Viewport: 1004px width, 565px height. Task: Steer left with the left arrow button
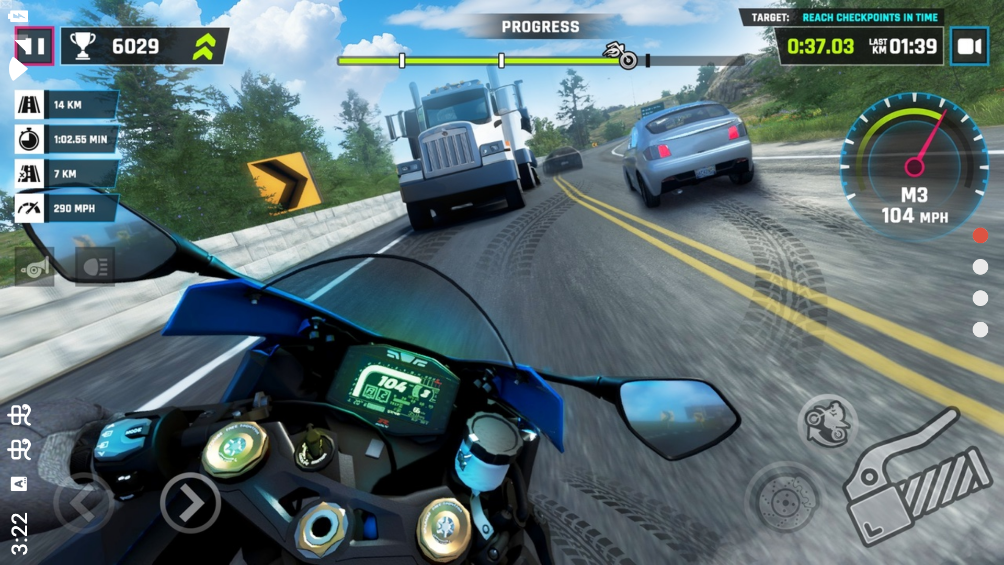pyautogui.click(x=83, y=502)
